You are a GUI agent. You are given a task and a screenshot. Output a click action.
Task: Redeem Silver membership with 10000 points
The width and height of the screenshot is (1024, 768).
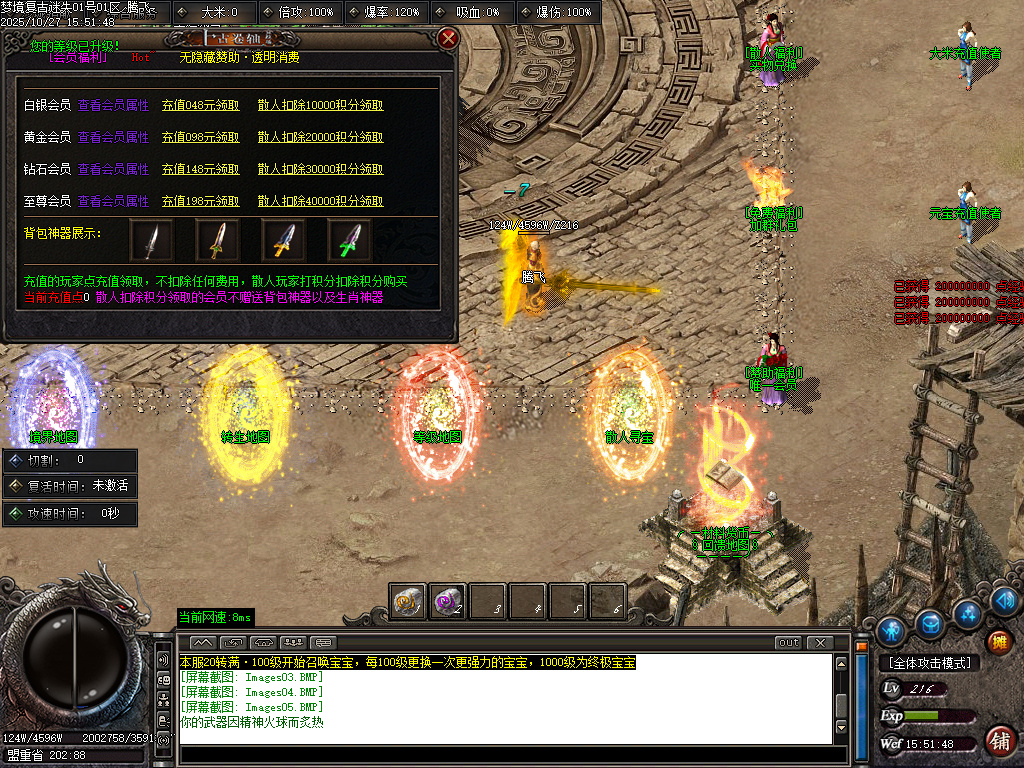(320, 105)
